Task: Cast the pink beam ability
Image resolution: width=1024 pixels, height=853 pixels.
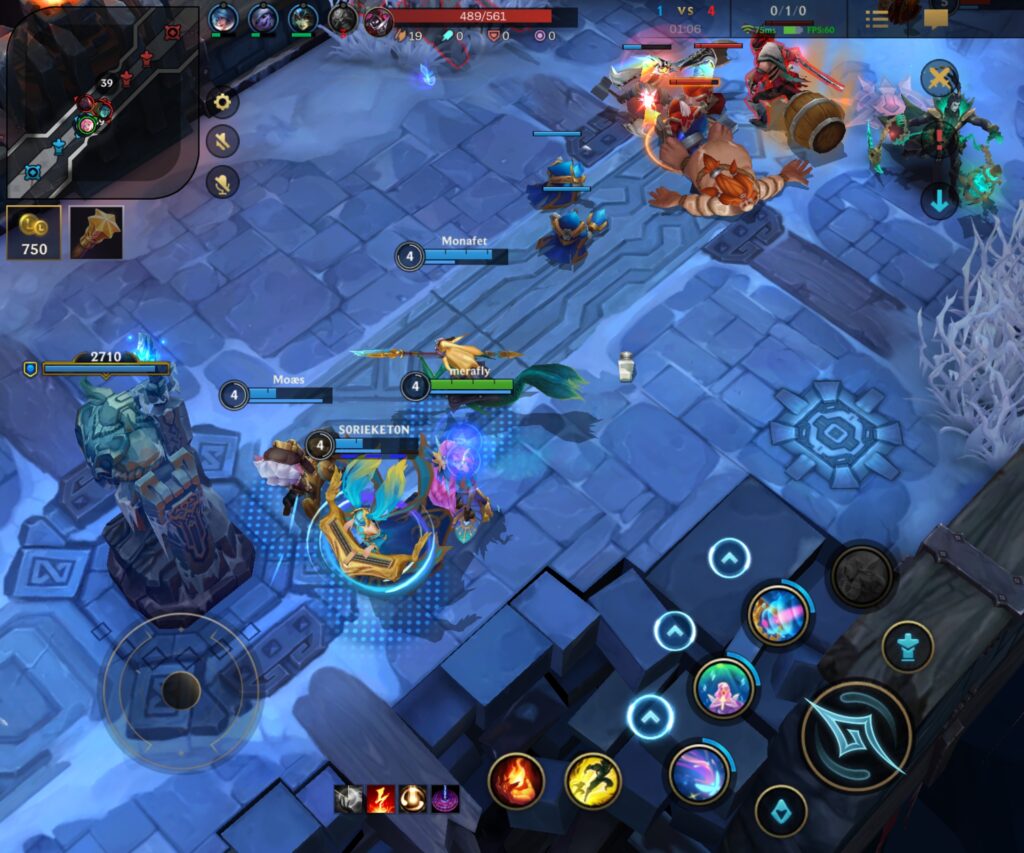Action: point(778,611)
